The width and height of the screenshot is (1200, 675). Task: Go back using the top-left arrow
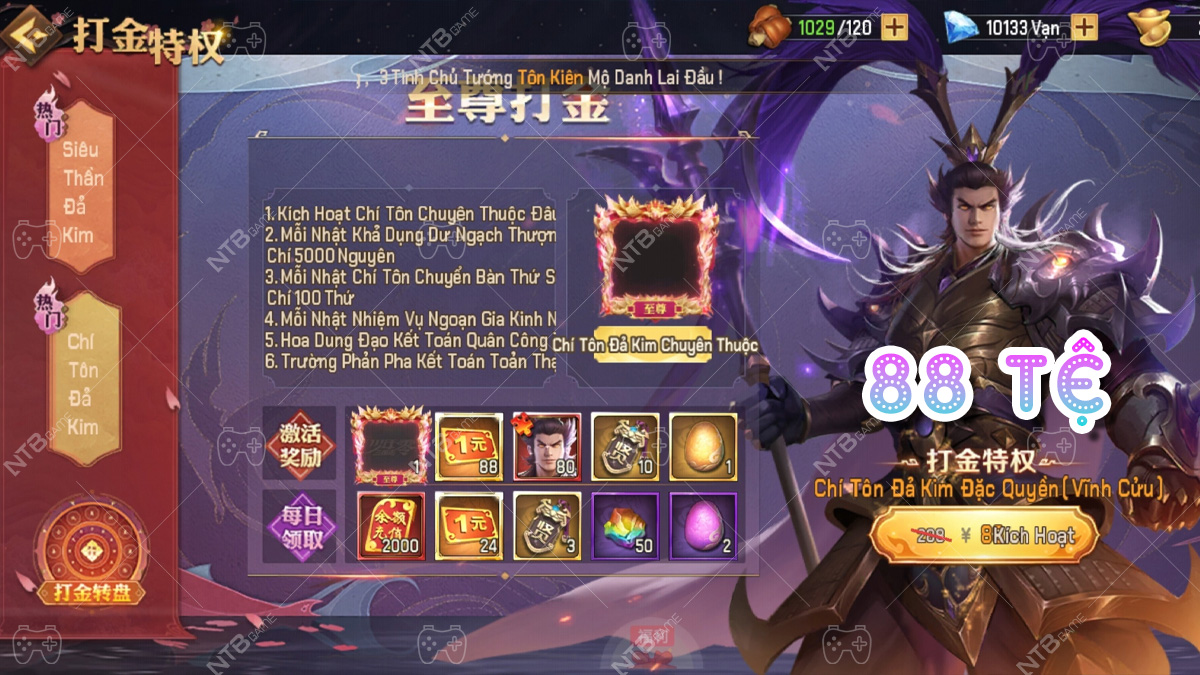pos(29,37)
